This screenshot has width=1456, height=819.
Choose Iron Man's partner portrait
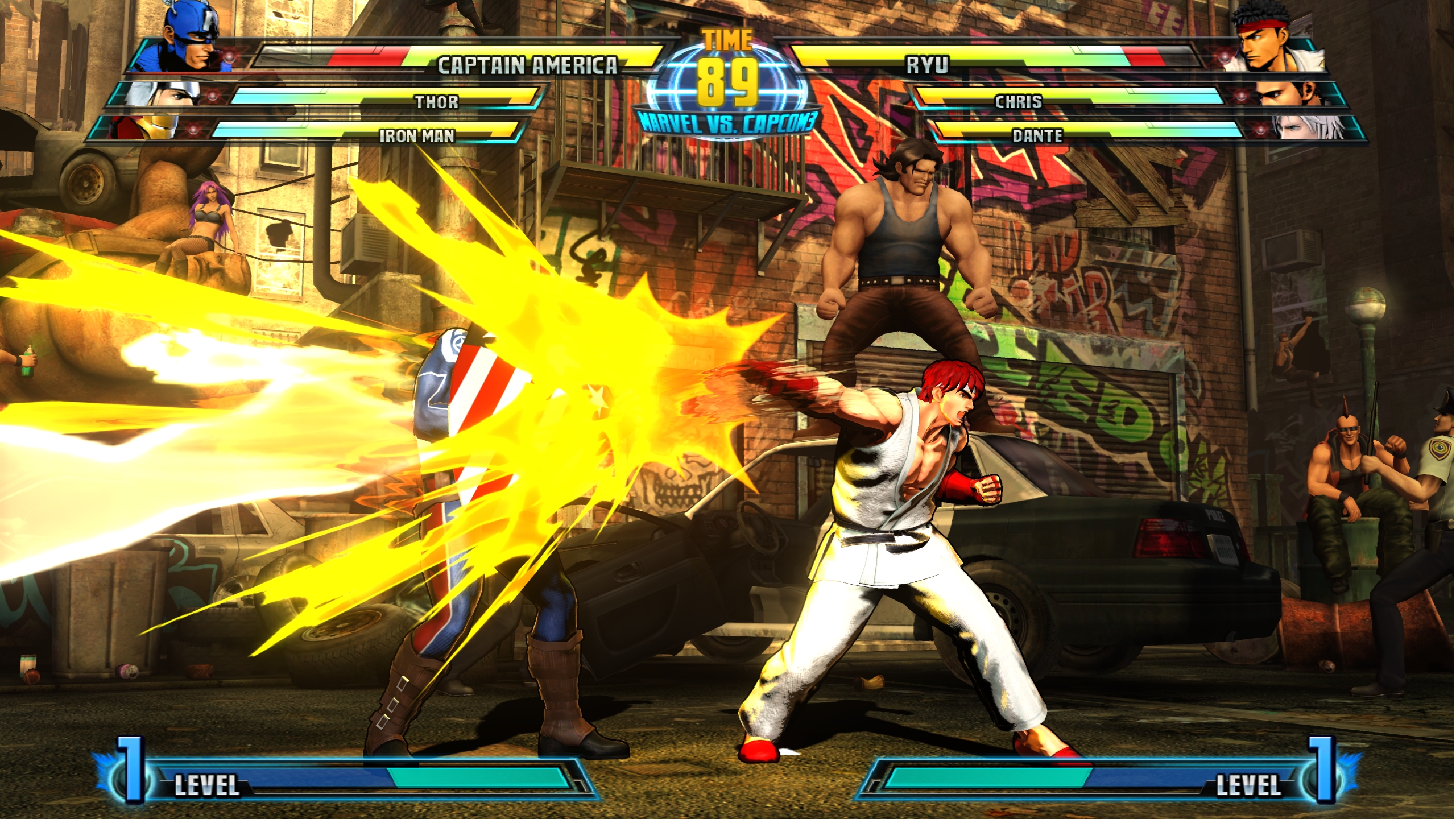149,127
